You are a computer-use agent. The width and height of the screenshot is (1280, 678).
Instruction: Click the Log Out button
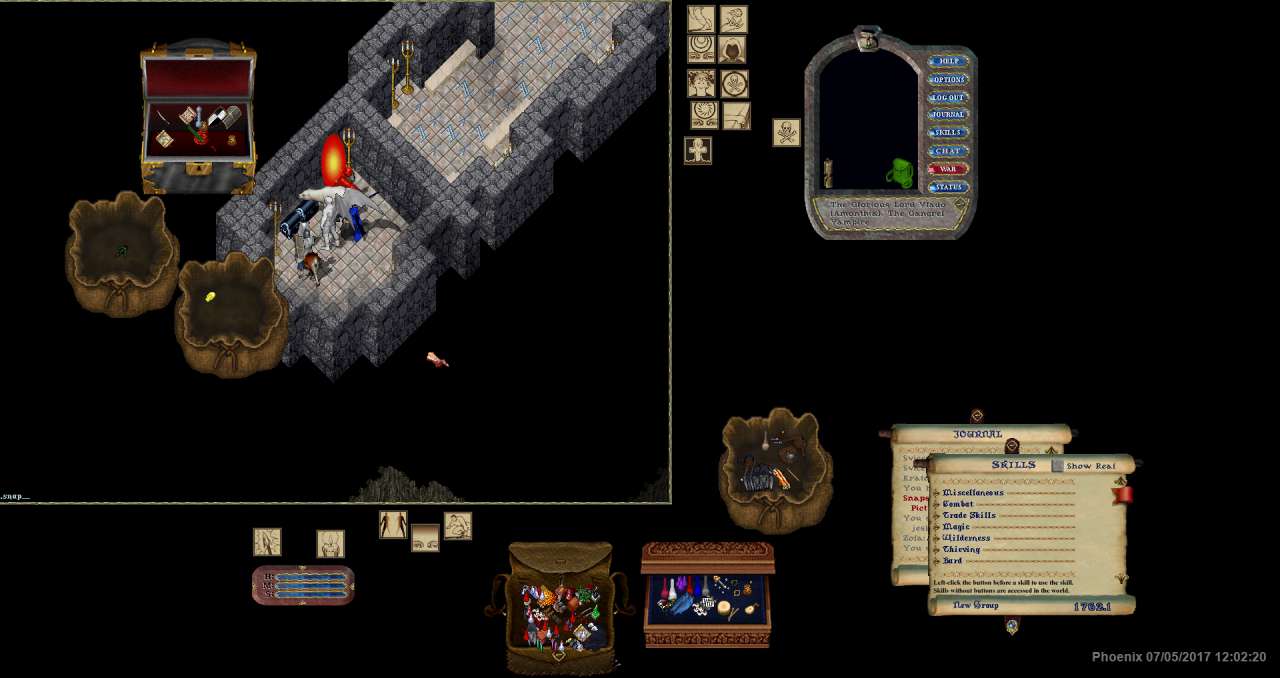click(947, 98)
